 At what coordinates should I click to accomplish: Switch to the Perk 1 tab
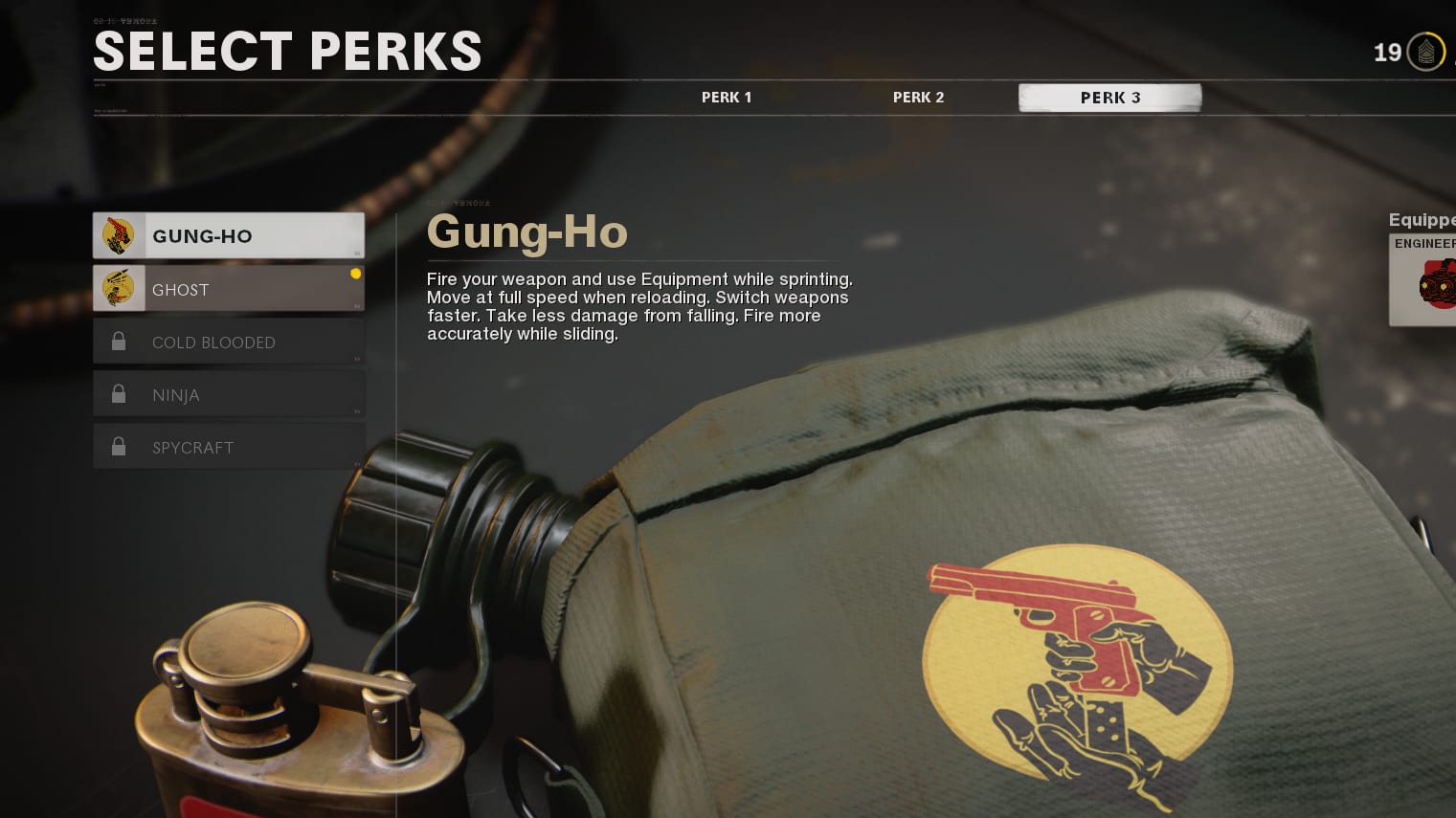point(727,98)
